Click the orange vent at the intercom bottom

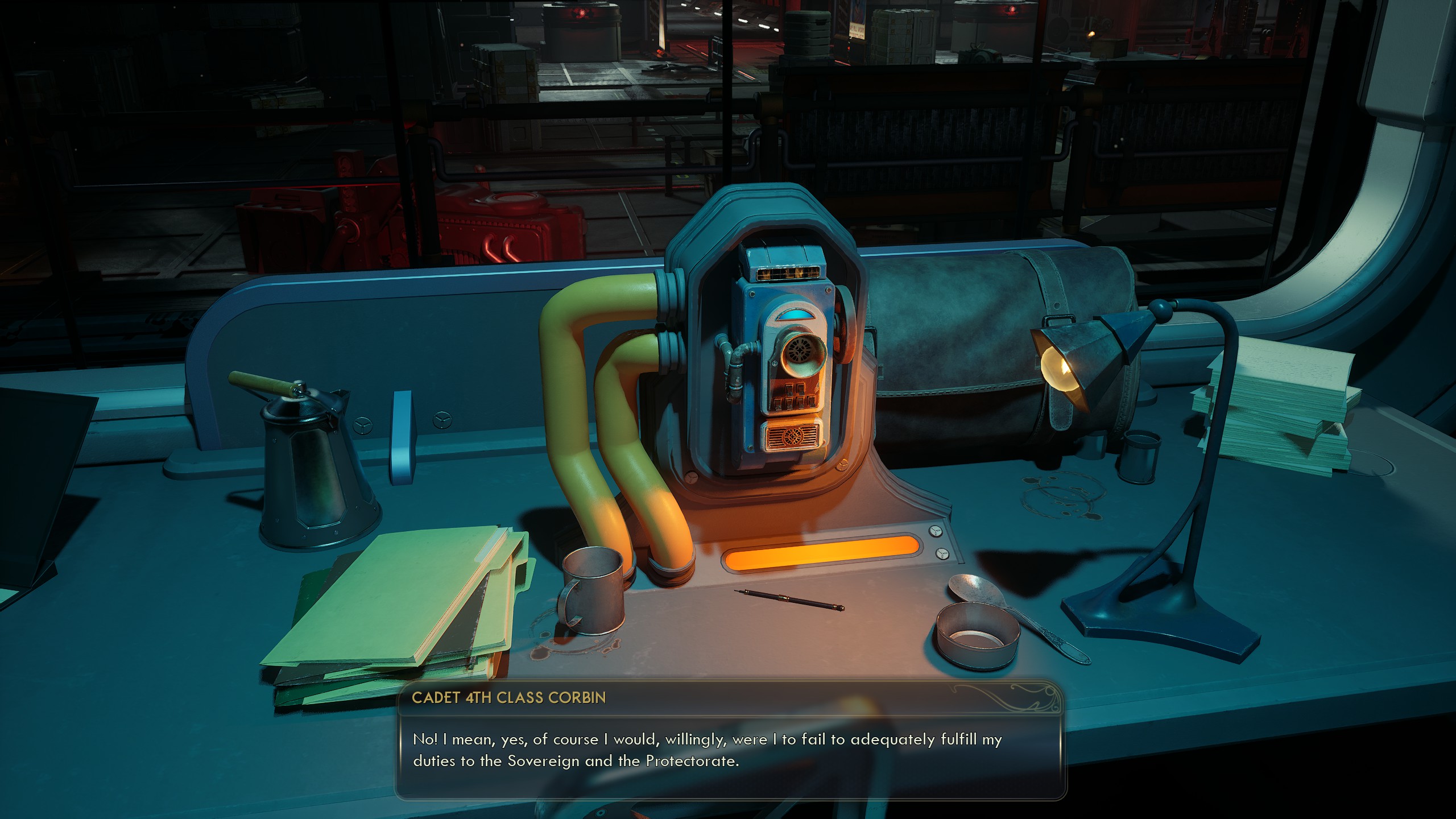tap(792, 437)
